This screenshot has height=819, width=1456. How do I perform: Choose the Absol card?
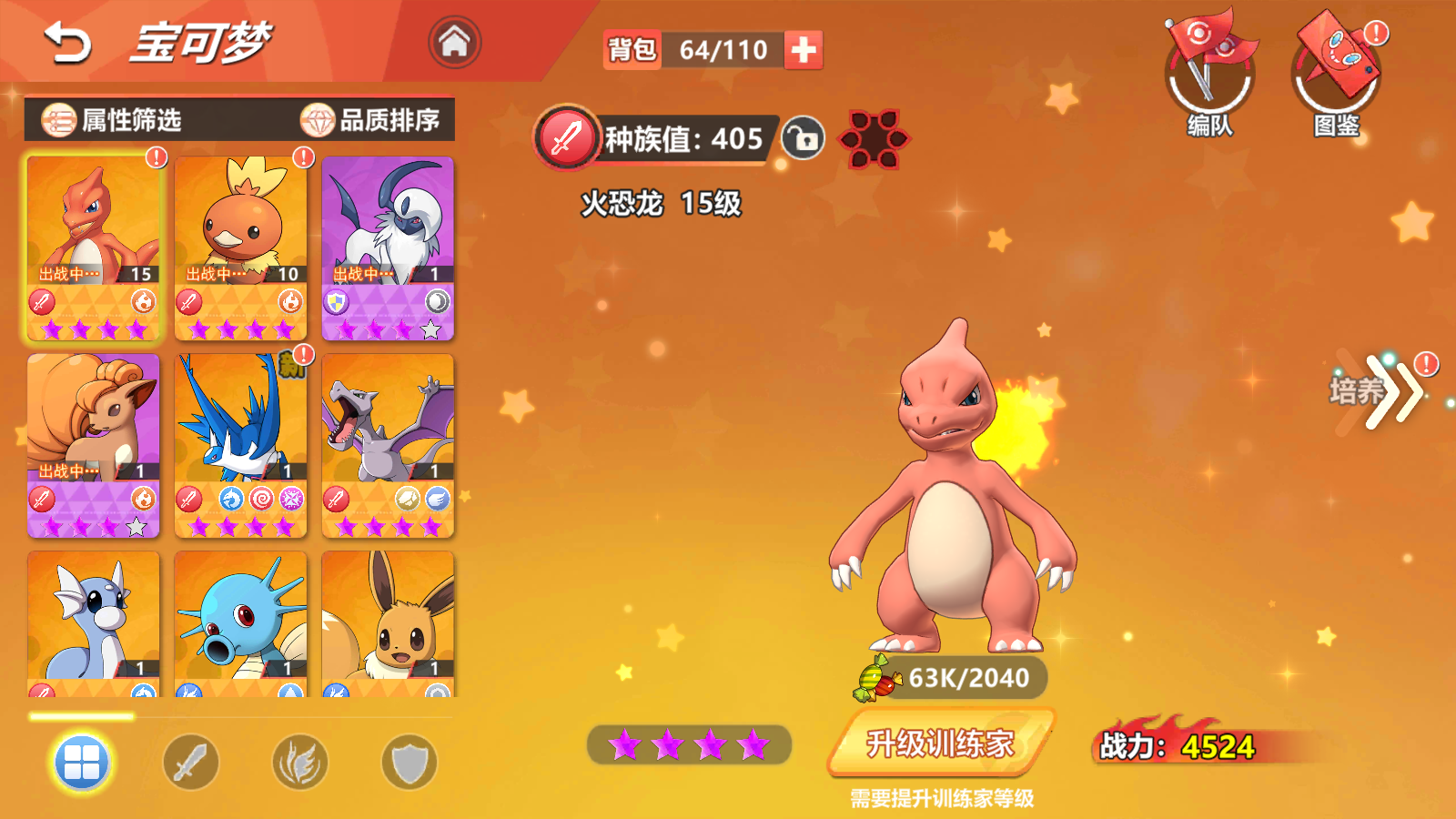coord(388,247)
